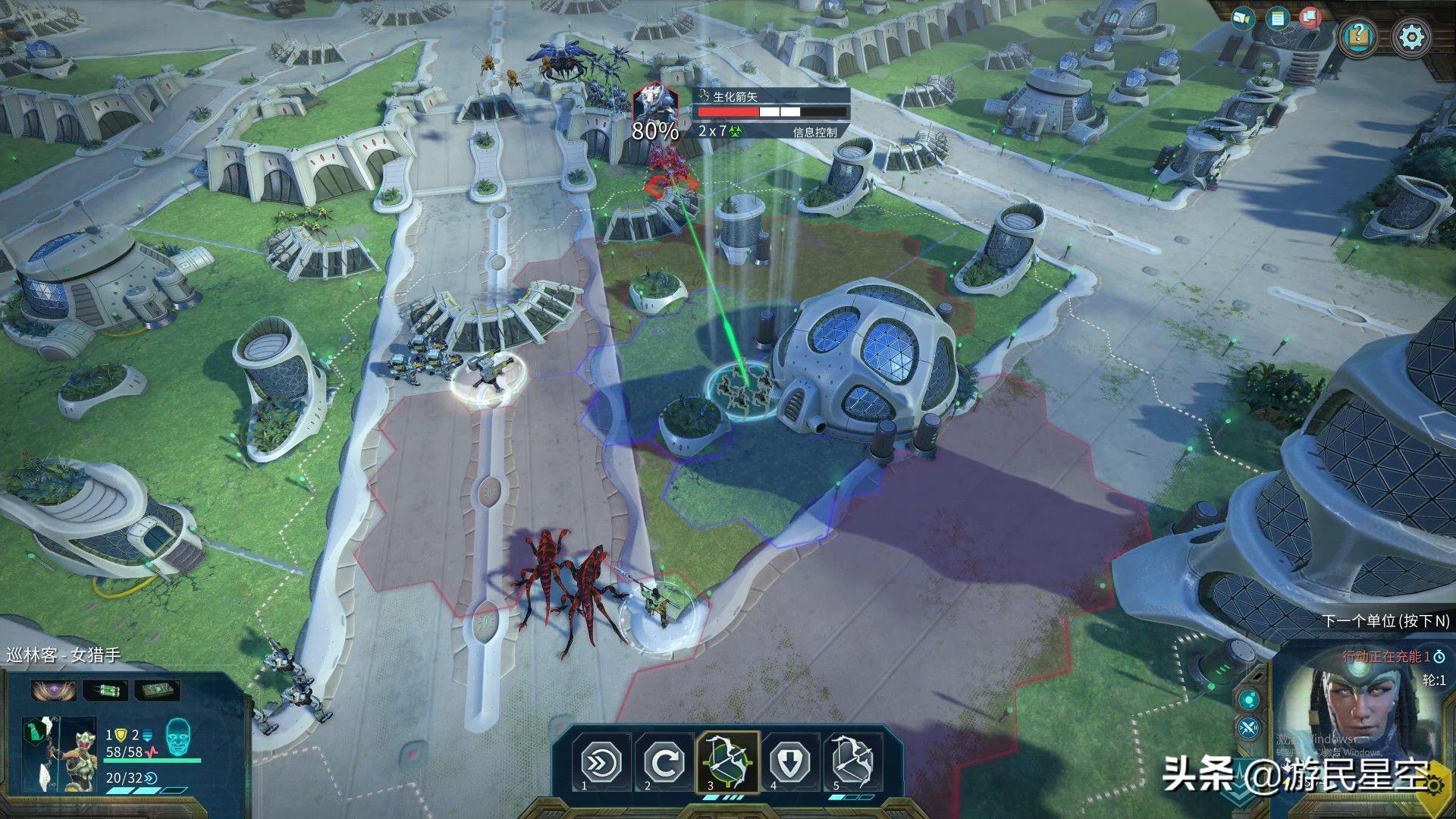Activate the shield defend ability
Screen dimensions: 1456x819
tap(790, 761)
